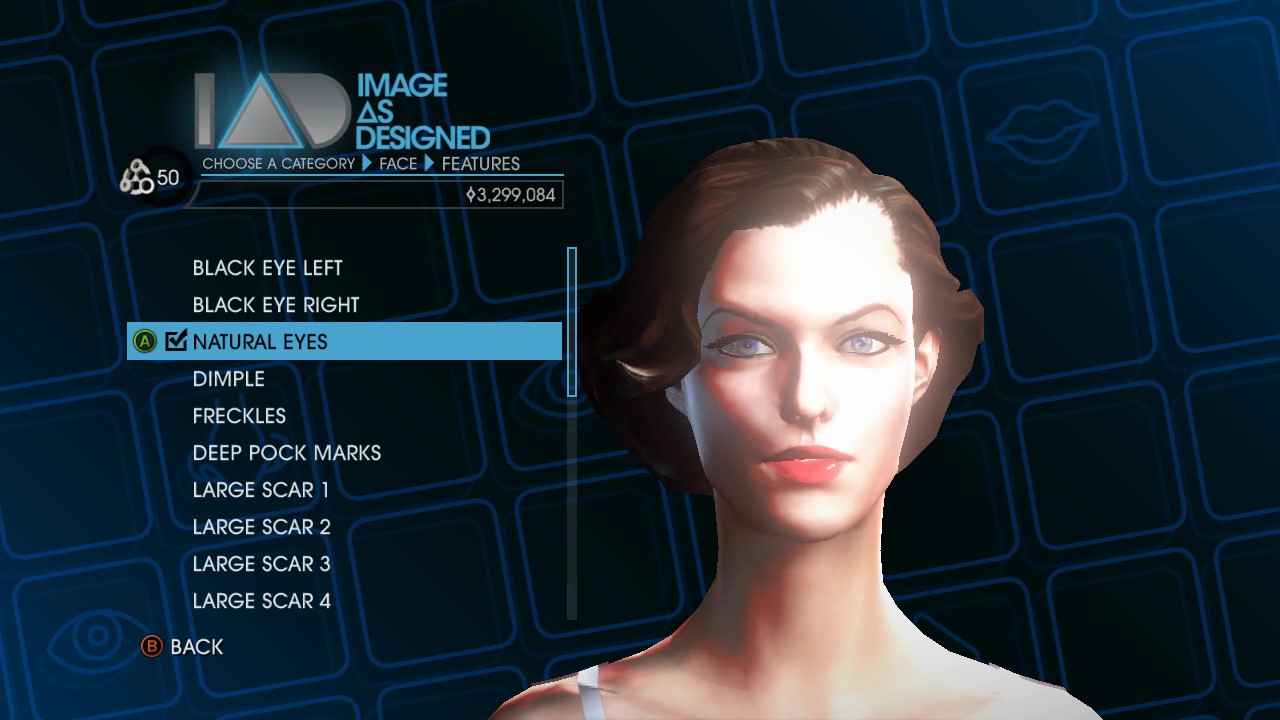Open the Face breadcrumb level
Viewport: 1280px width, 720px height.
pyautogui.click(x=398, y=163)
